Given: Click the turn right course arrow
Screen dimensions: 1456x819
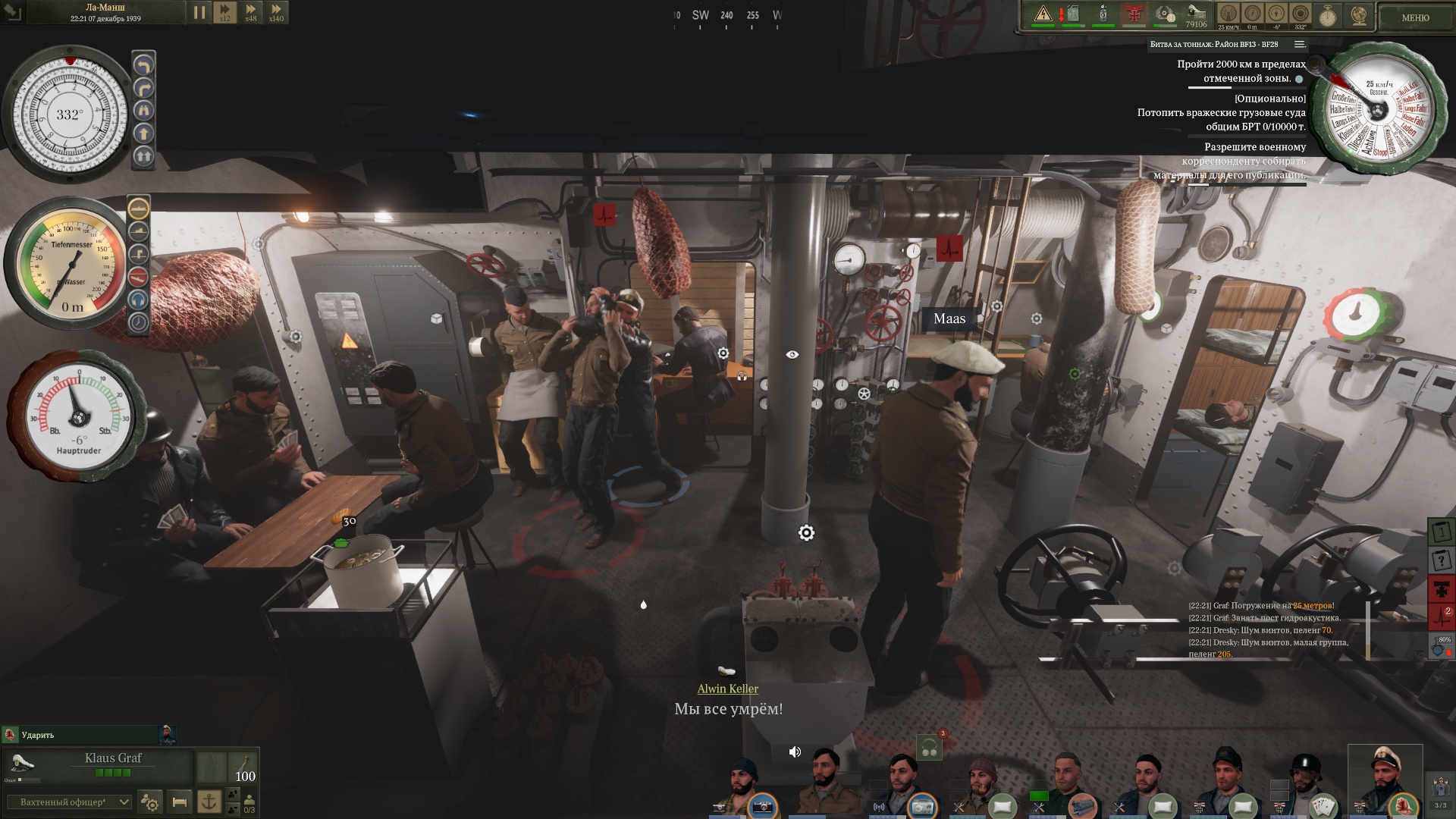Looking at the screenshot, I should (143, 89).
